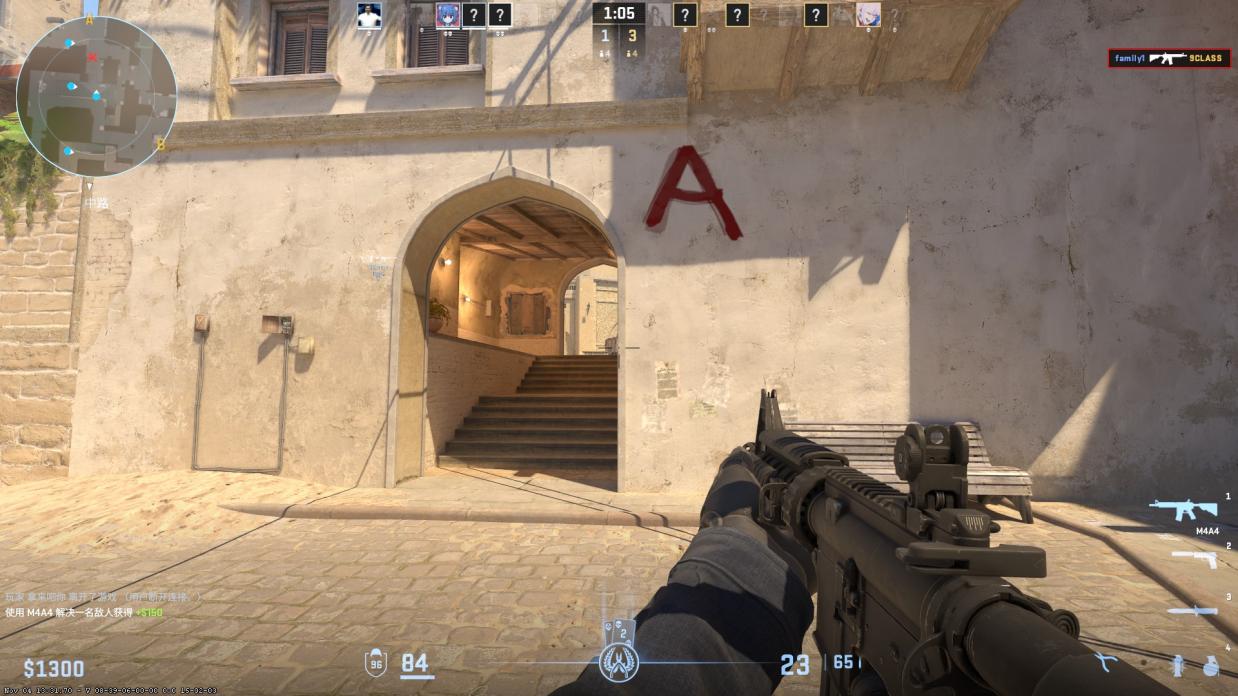
Task: Click the blue-haired anime player avatar
Action: (447, 15)
